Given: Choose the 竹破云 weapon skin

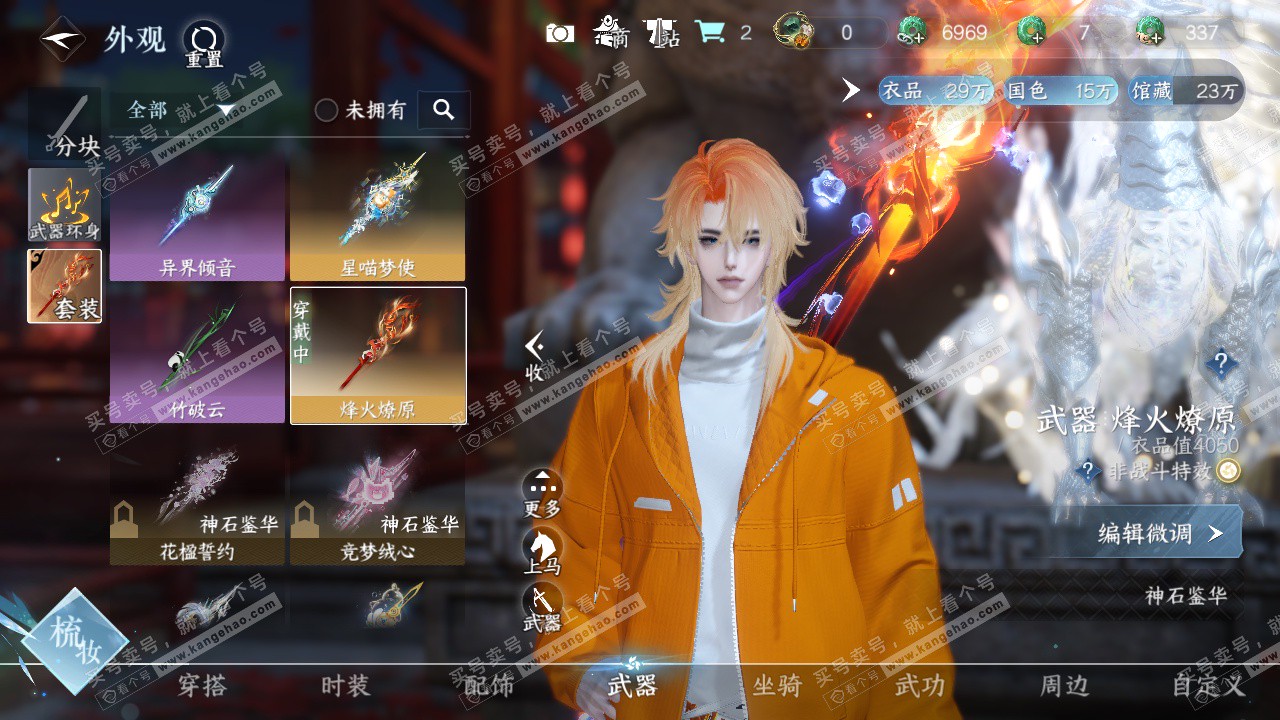Looking at the screenshot, I should 197,354.
